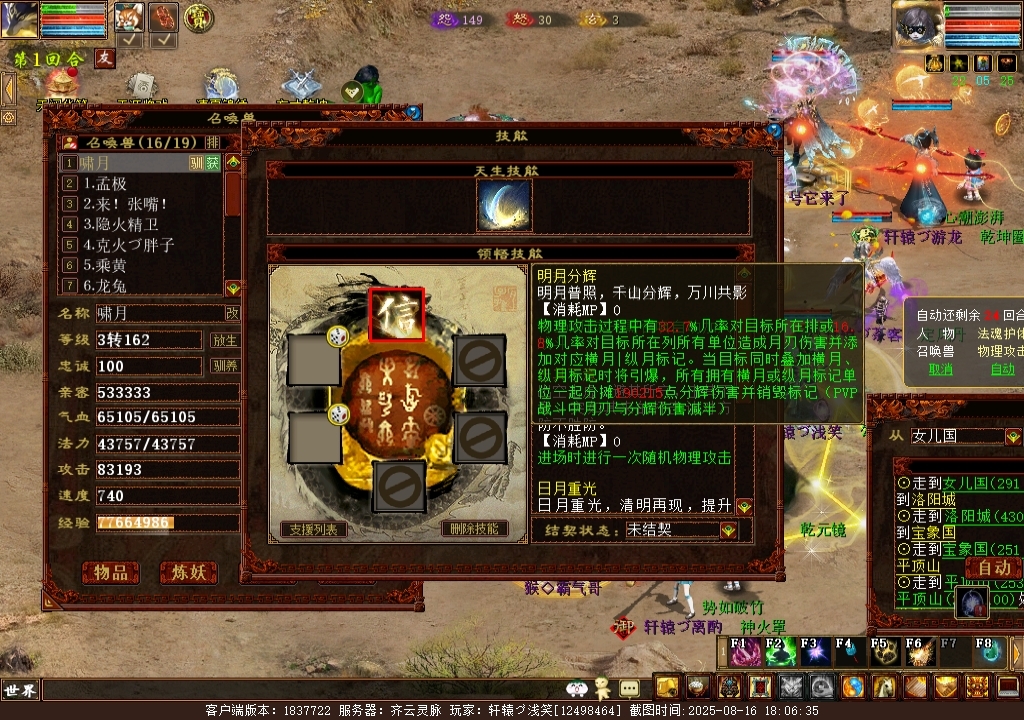Click the 世界 world chat channel button
The width and height of the screenshot is (1024, 720).
coord(19,690)
